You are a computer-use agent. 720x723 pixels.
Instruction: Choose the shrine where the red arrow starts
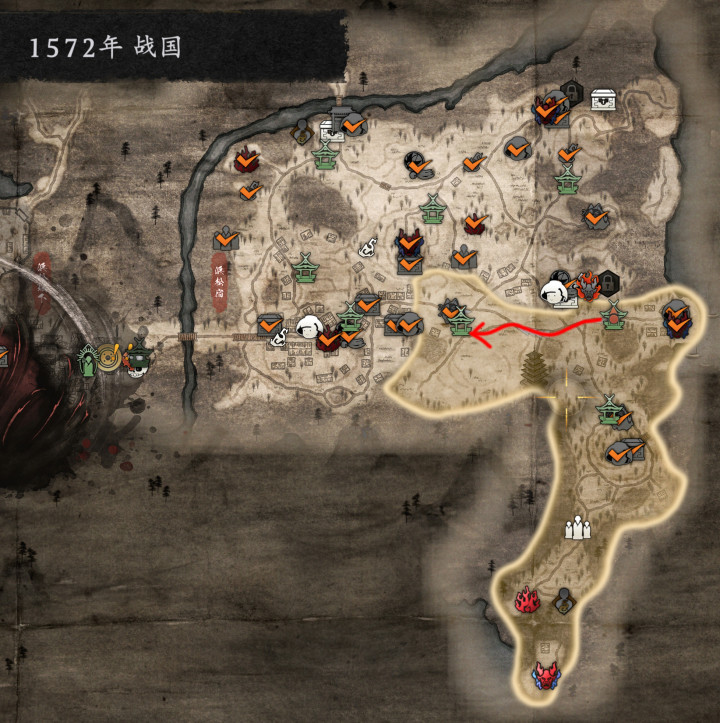[613, 315]
